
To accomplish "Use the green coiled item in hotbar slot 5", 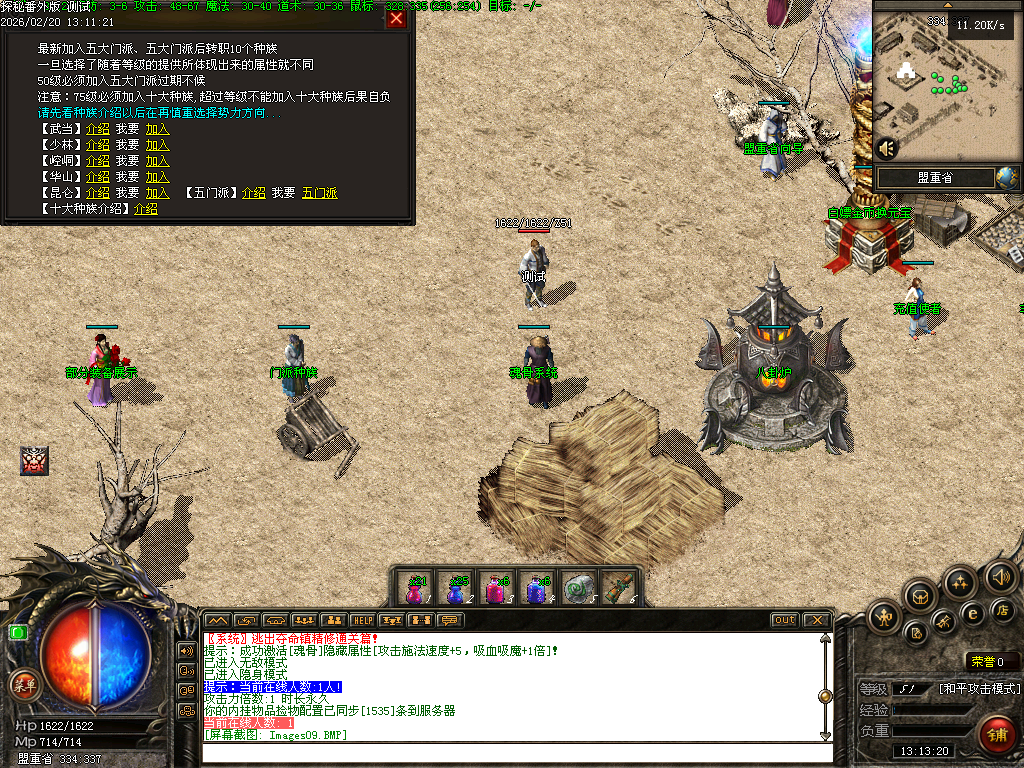I will click(577, 589).
